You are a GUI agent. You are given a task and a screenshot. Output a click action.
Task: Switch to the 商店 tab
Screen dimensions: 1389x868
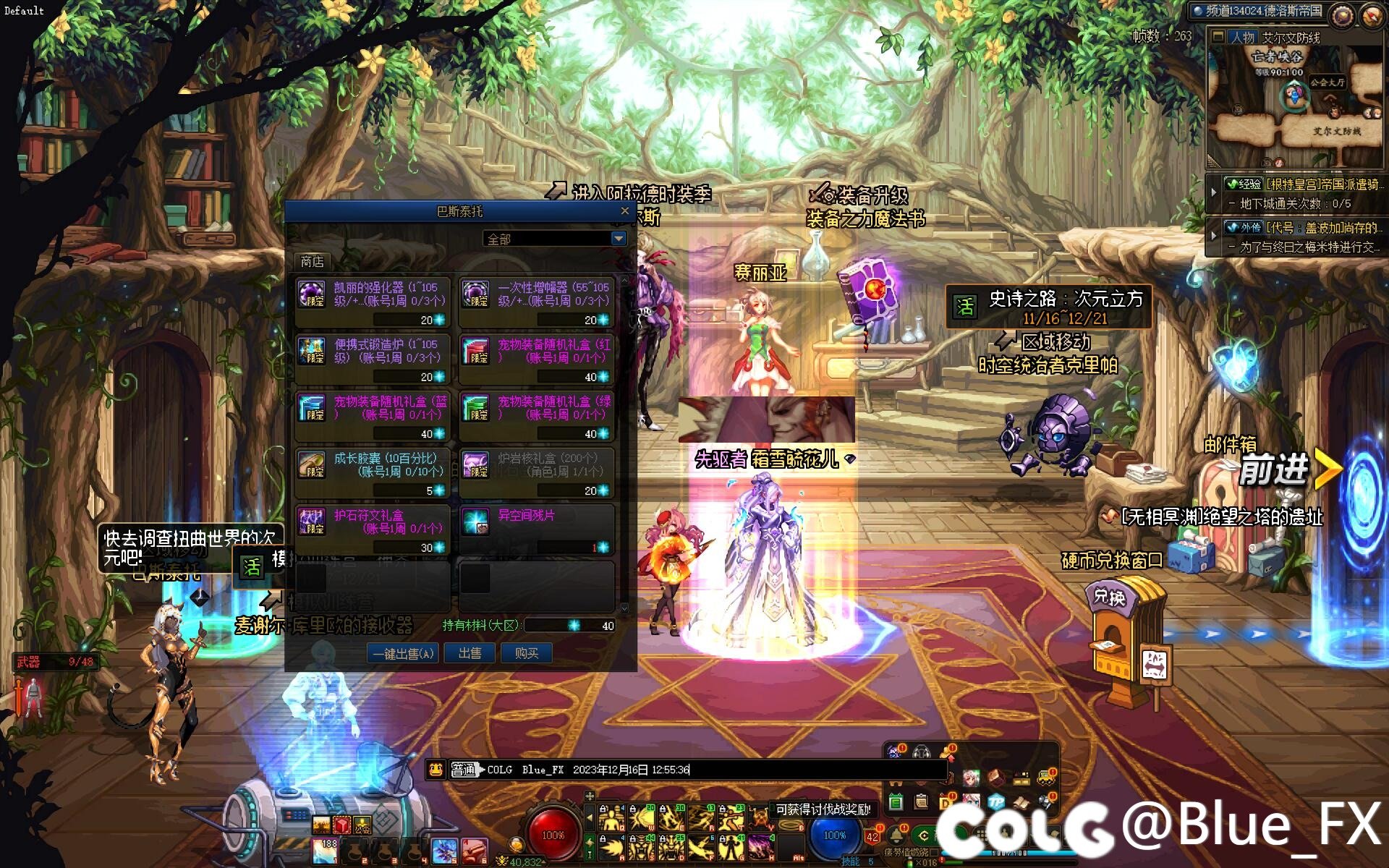point(312,261)
